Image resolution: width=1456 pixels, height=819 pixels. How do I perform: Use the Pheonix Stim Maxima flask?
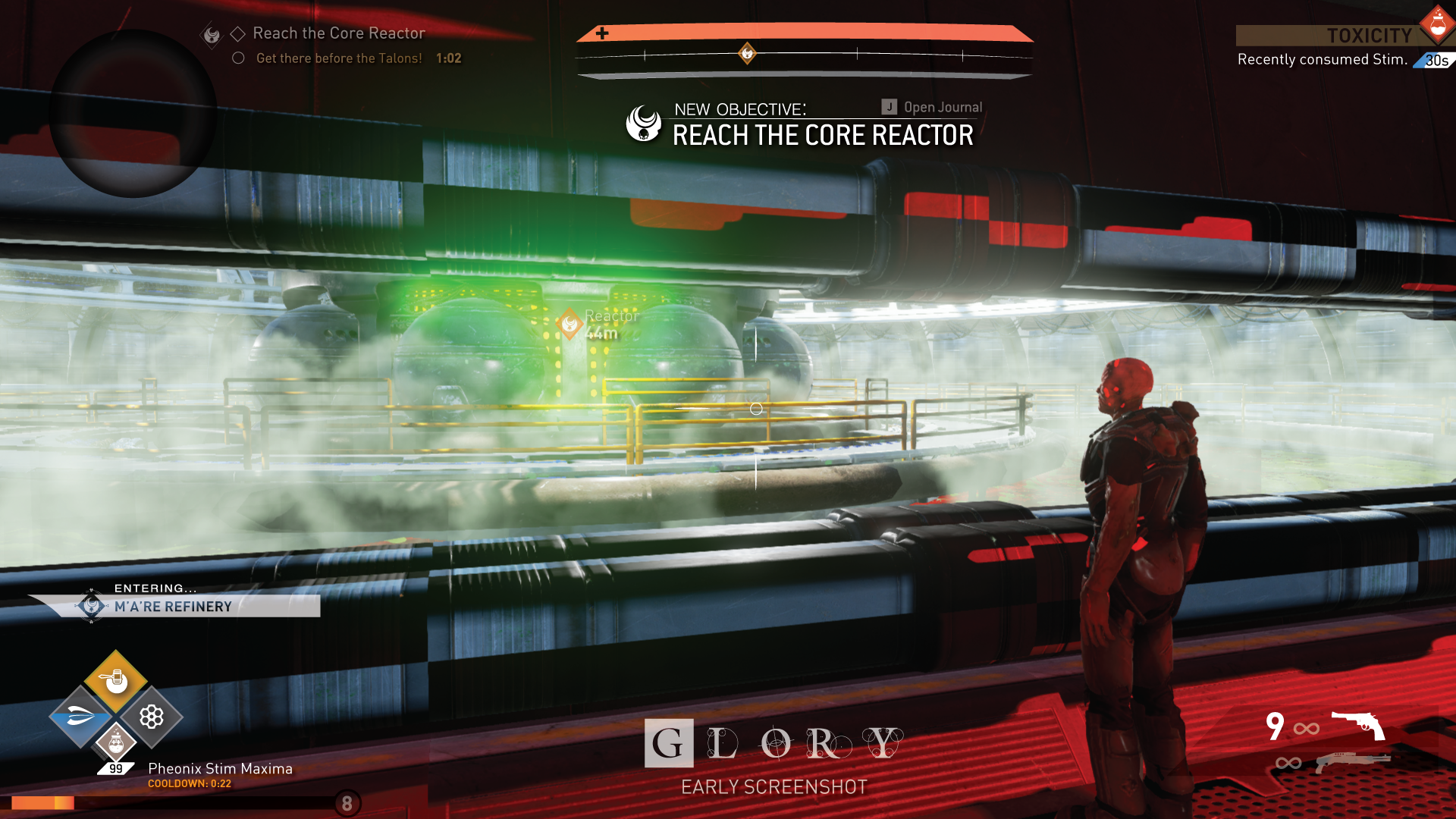tap(115, 743)
